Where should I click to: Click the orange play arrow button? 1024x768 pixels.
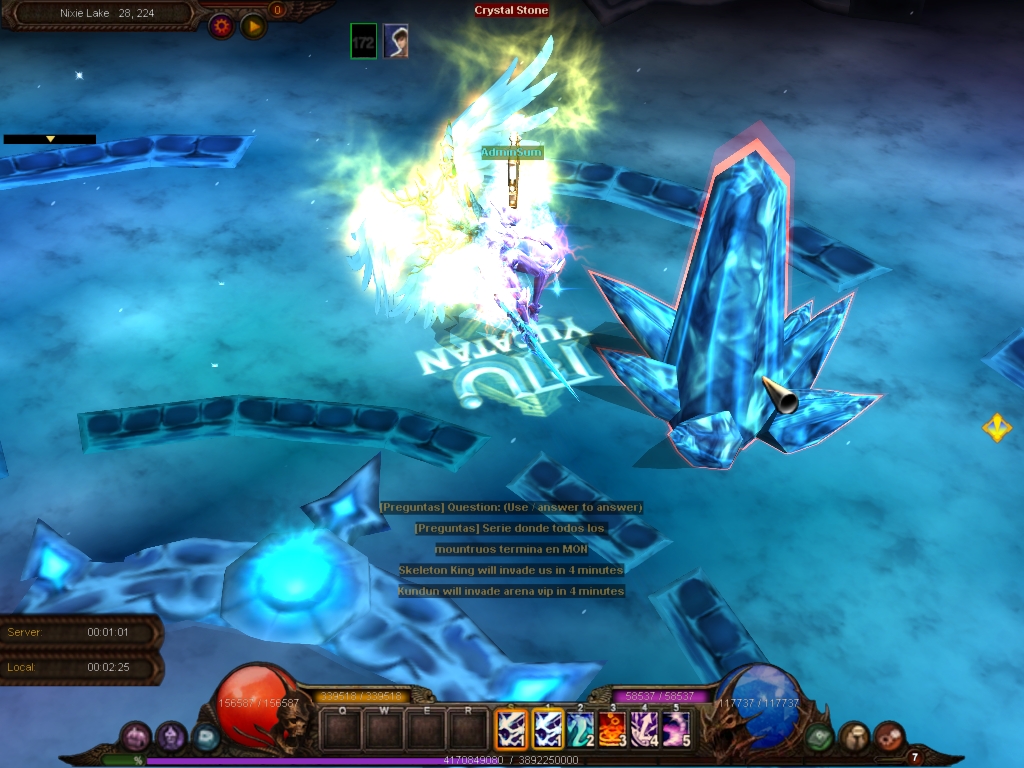tap(254, 26)
